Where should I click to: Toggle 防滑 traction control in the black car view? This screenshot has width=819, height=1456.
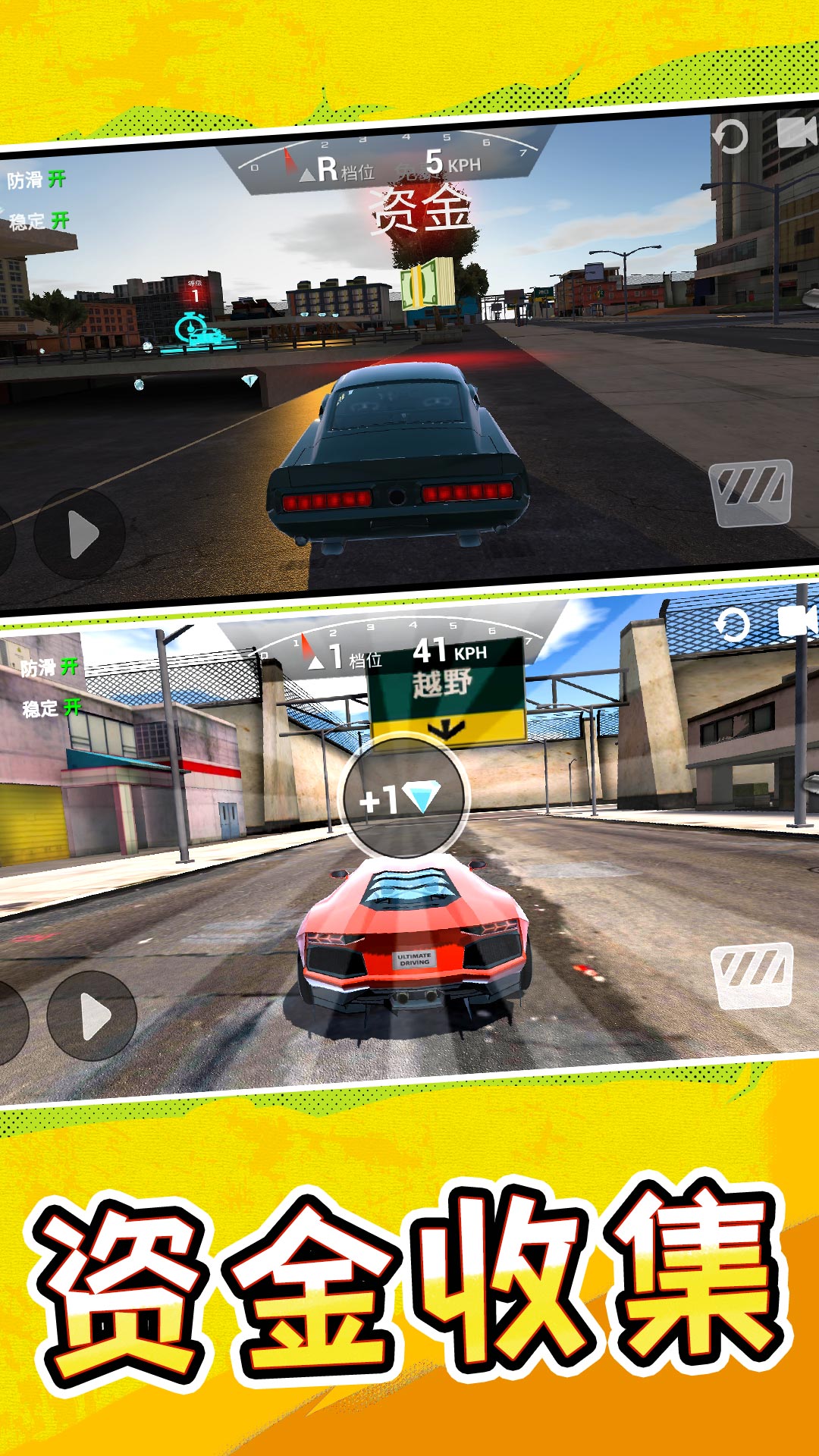click(36, 180)
